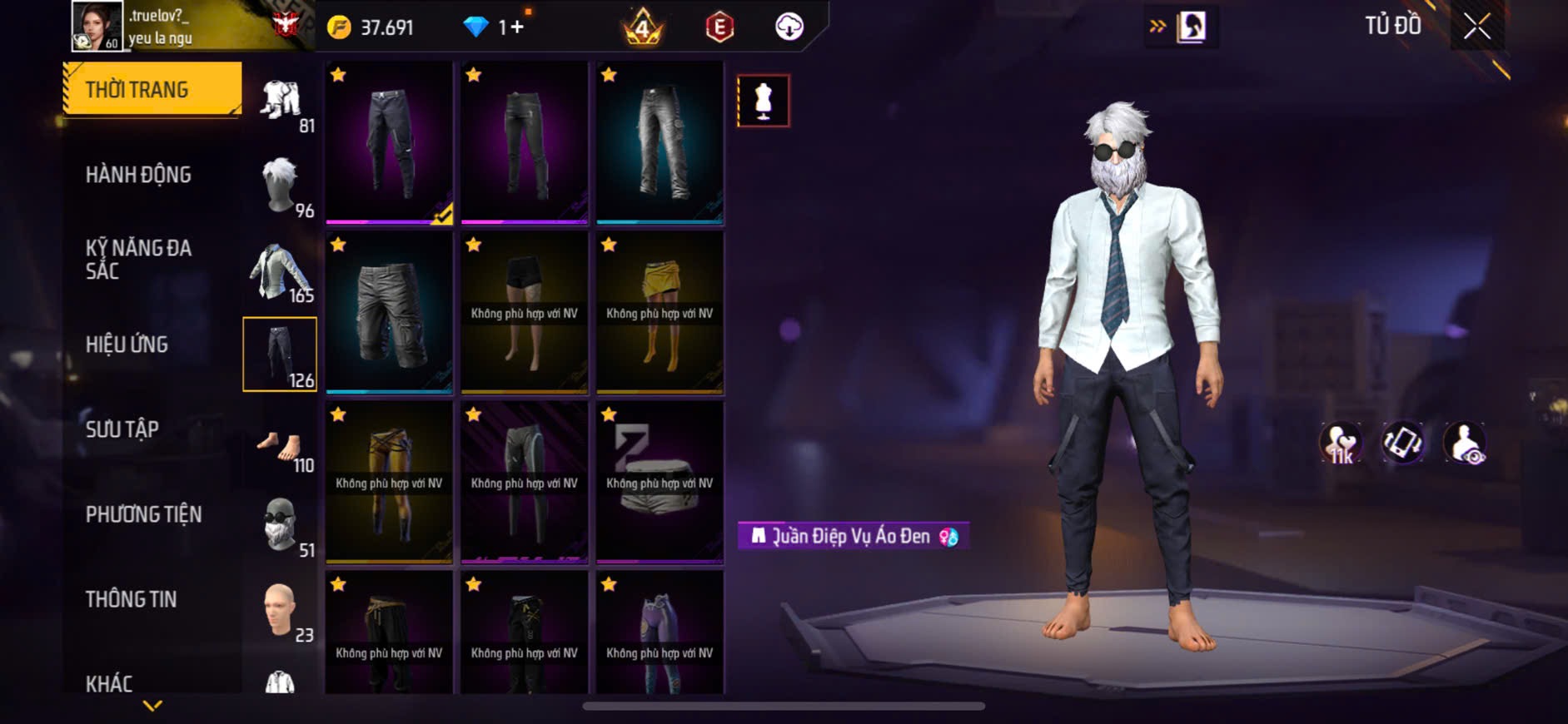Screen dimensions: 1568x724
Task: Close the wardrobe screen
Action: click(x=1476, y=27)
